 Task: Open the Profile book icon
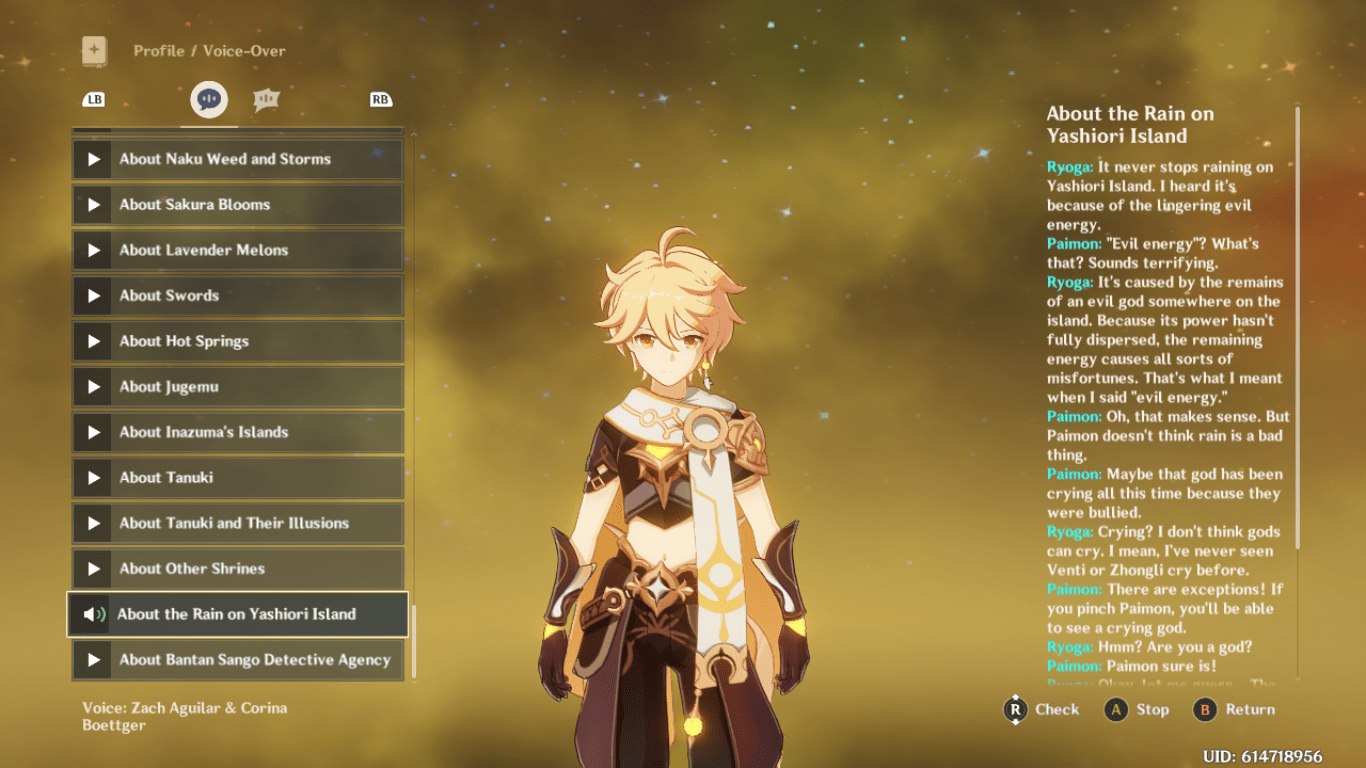pyautogui.click(x=94, y=50)
